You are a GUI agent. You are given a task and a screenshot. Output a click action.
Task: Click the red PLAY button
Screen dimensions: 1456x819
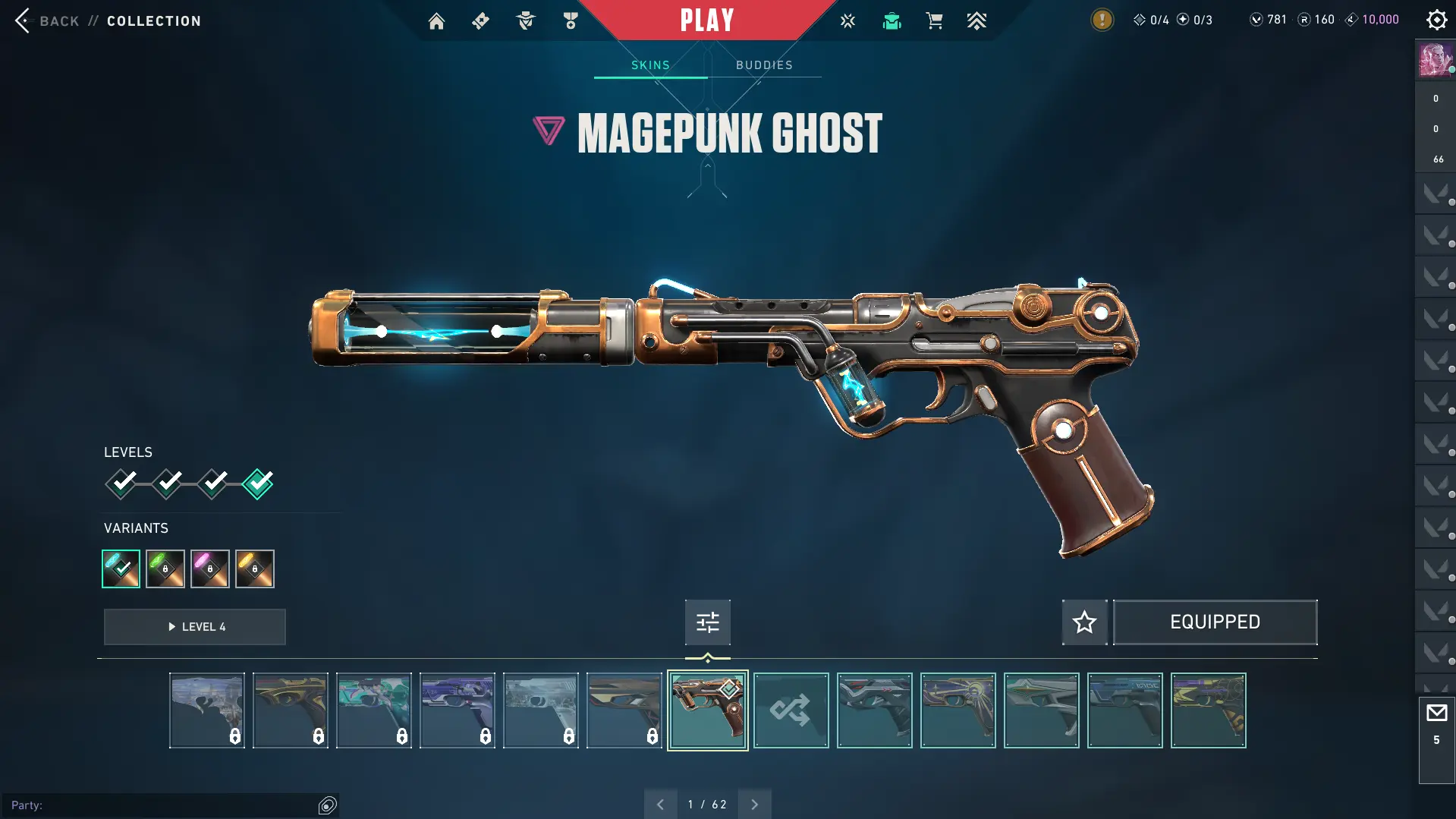[707, 20]
